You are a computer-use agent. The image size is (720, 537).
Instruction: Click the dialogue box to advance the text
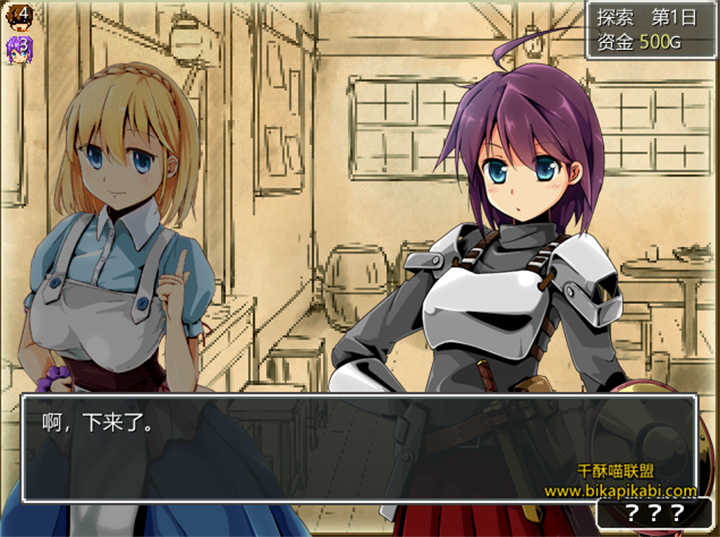point(358,448)
